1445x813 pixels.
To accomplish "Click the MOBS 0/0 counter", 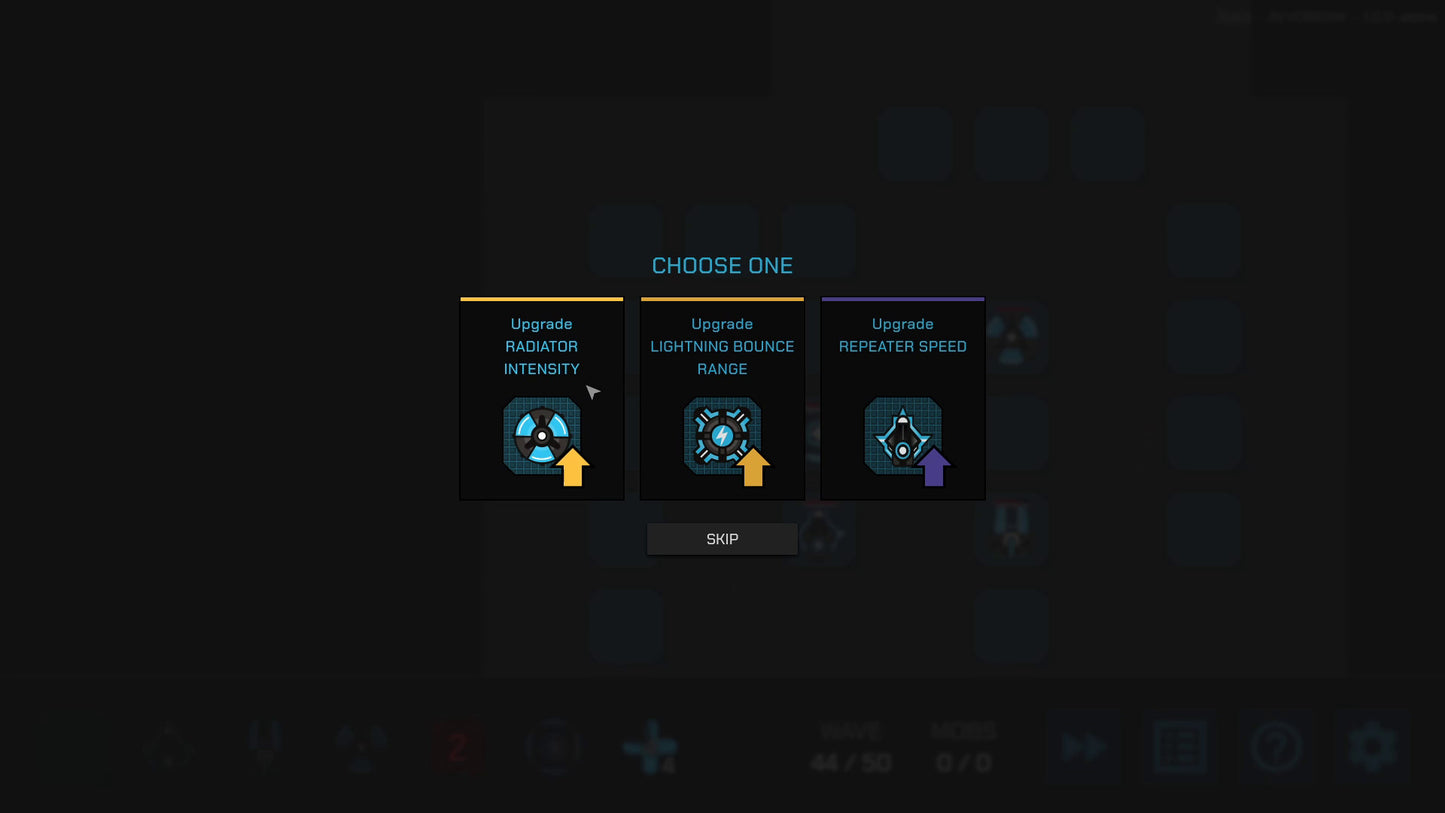I will click(963, 747).
